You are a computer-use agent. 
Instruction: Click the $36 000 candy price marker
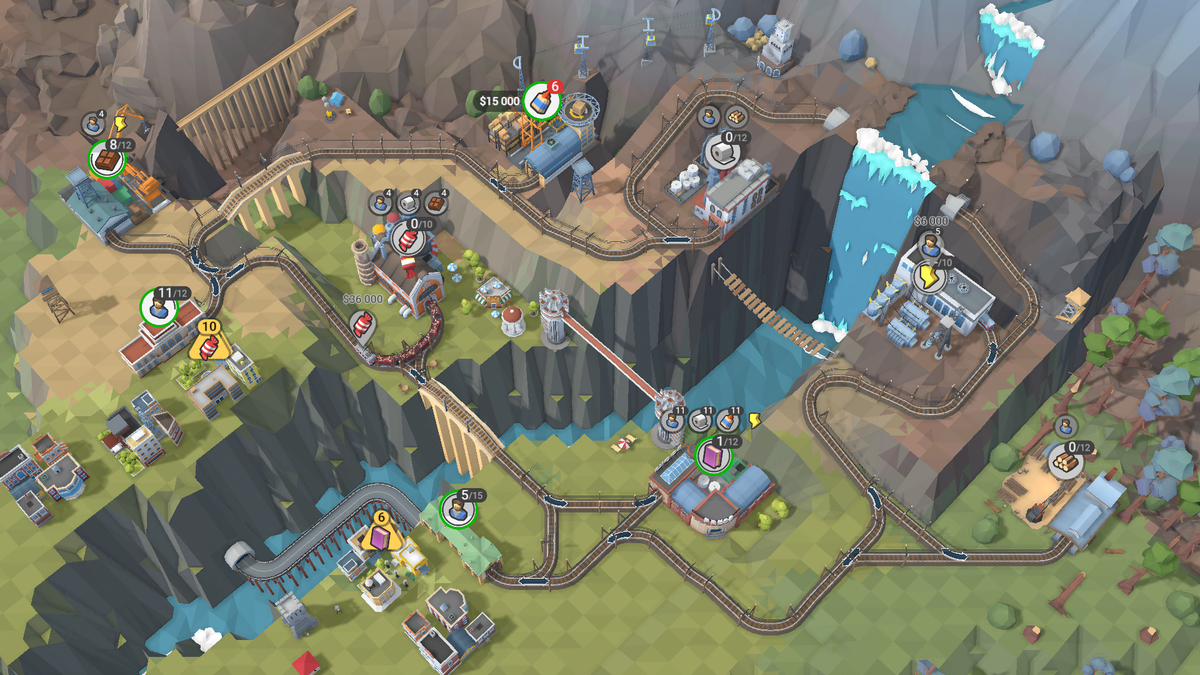(361, 323)
